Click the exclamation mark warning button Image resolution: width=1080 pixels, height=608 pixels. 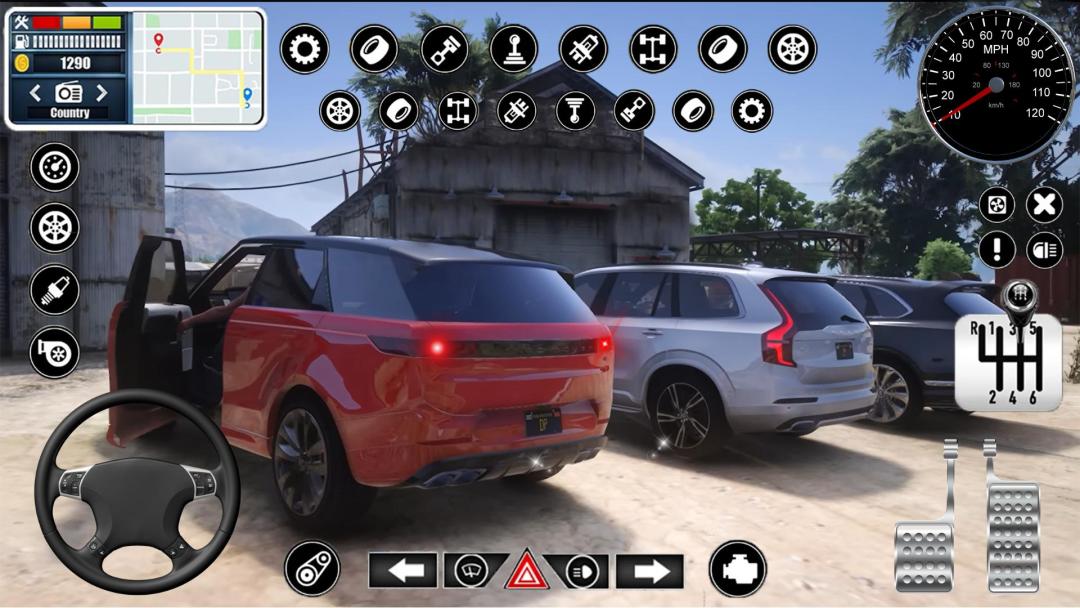[997, 249]
